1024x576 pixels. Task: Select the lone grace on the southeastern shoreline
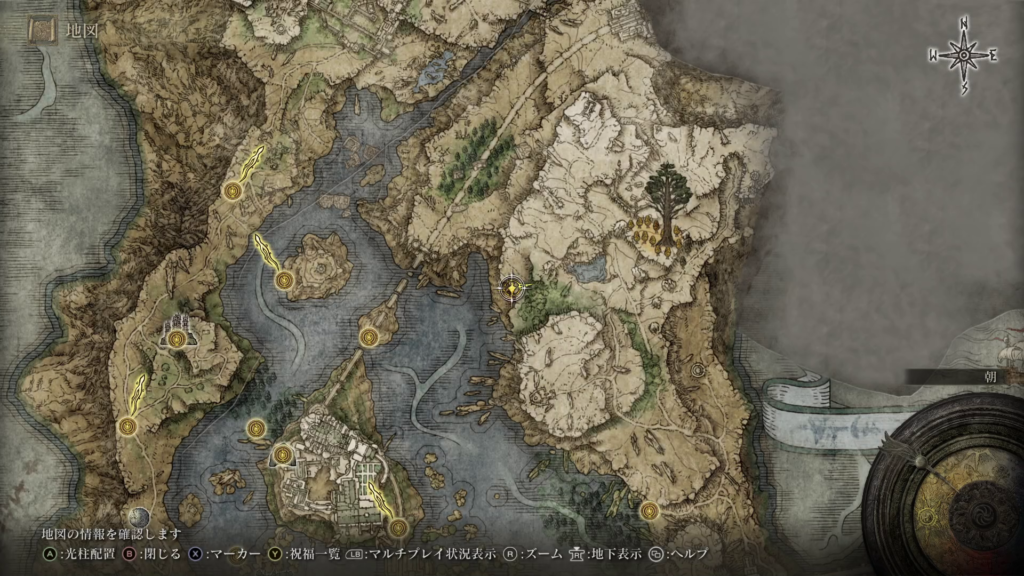pos(651,510)
